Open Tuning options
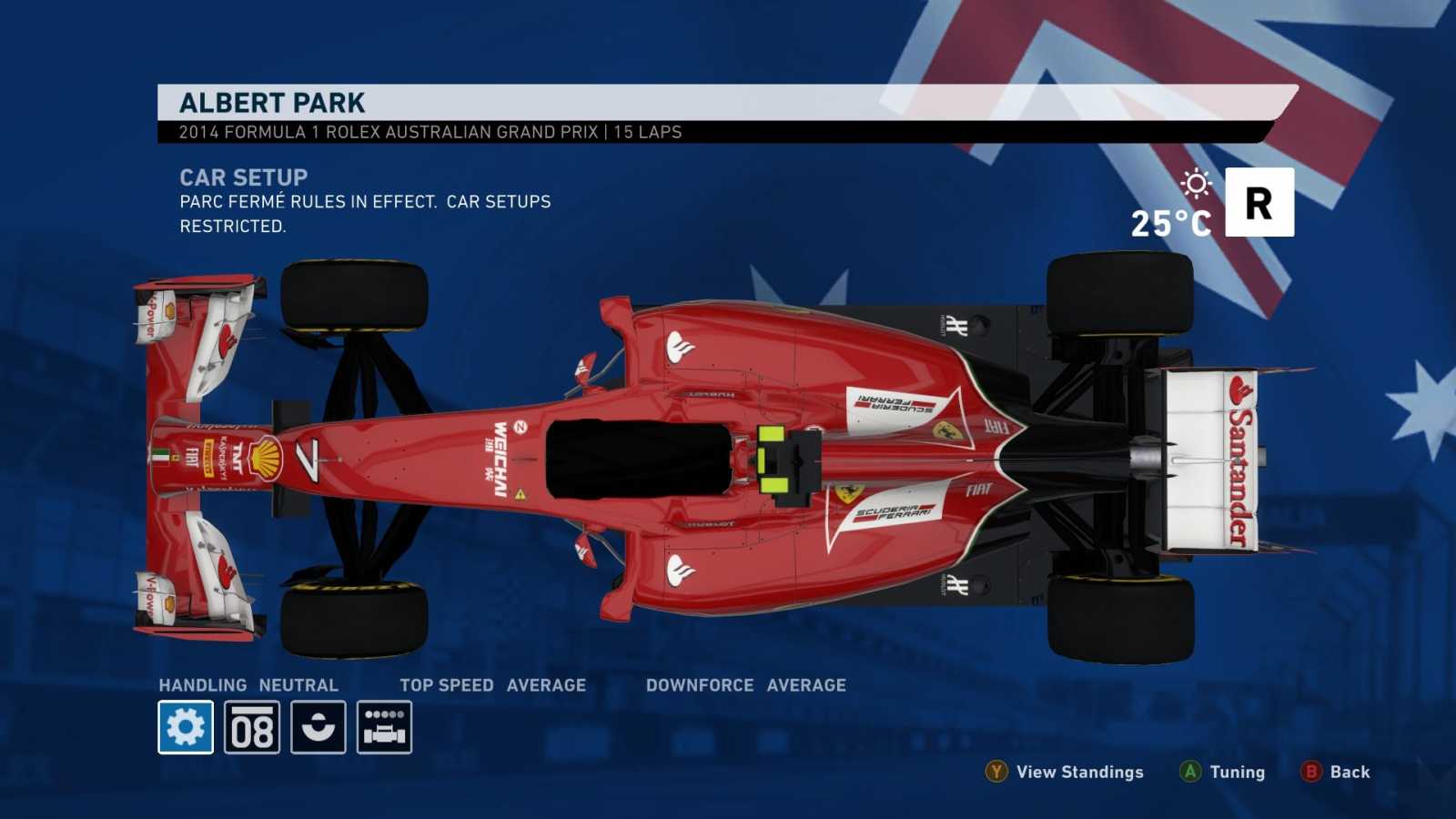Screen dimensions: 1456x819 click(1234, 772)
